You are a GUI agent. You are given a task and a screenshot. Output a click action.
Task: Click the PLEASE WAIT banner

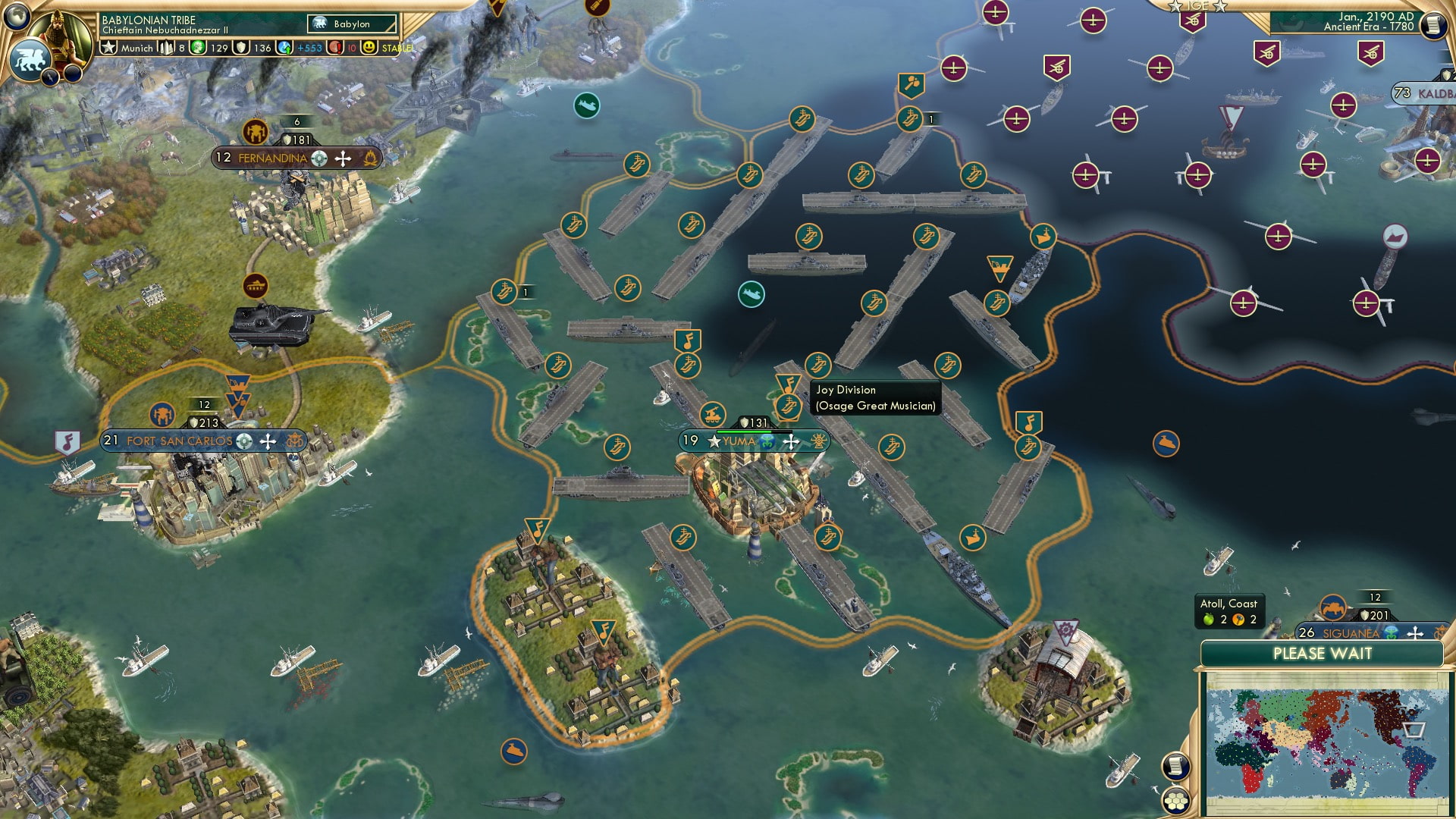[x=1323, y=654]
